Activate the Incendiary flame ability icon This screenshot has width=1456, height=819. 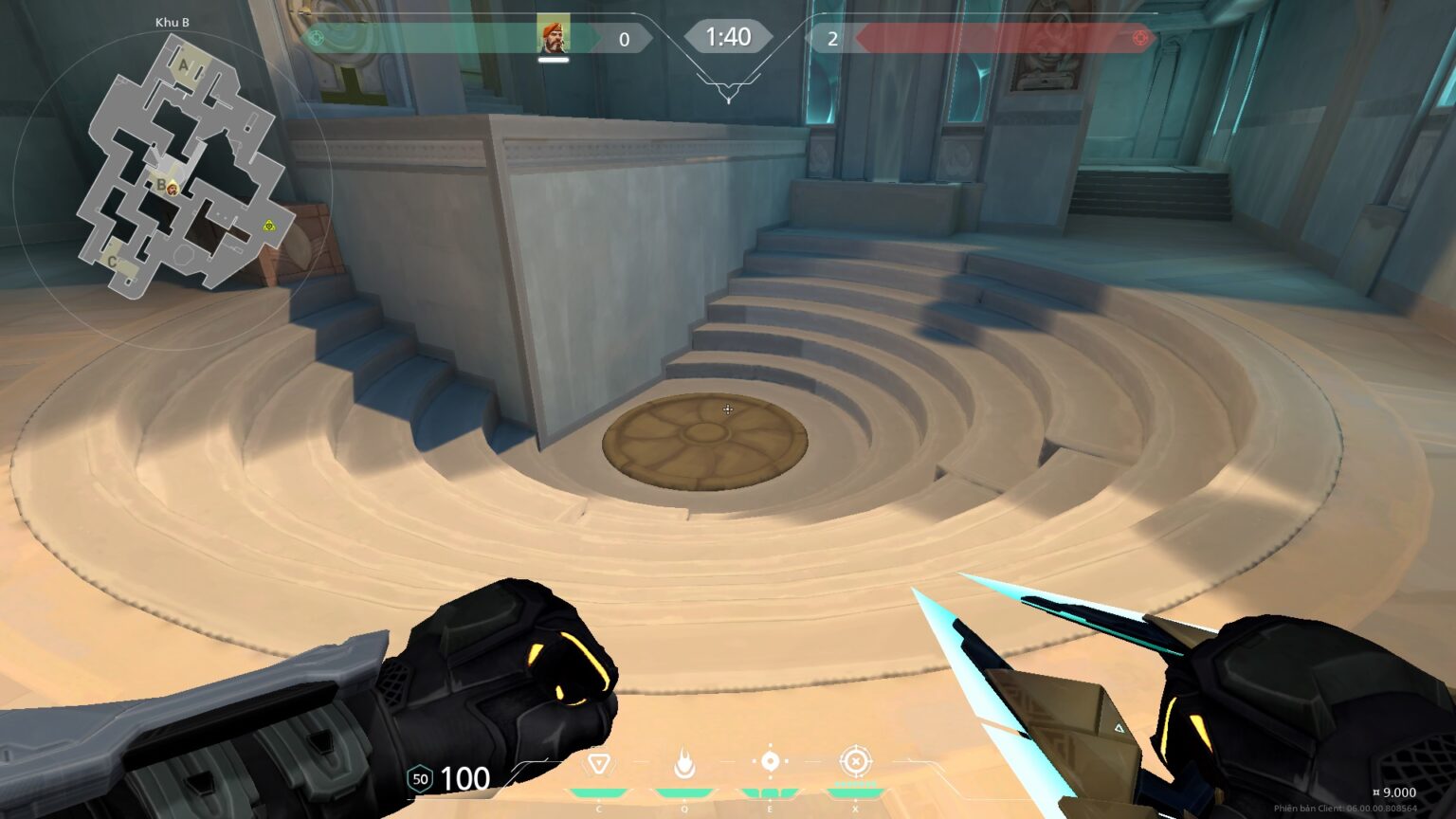click(x=683, y=762)
